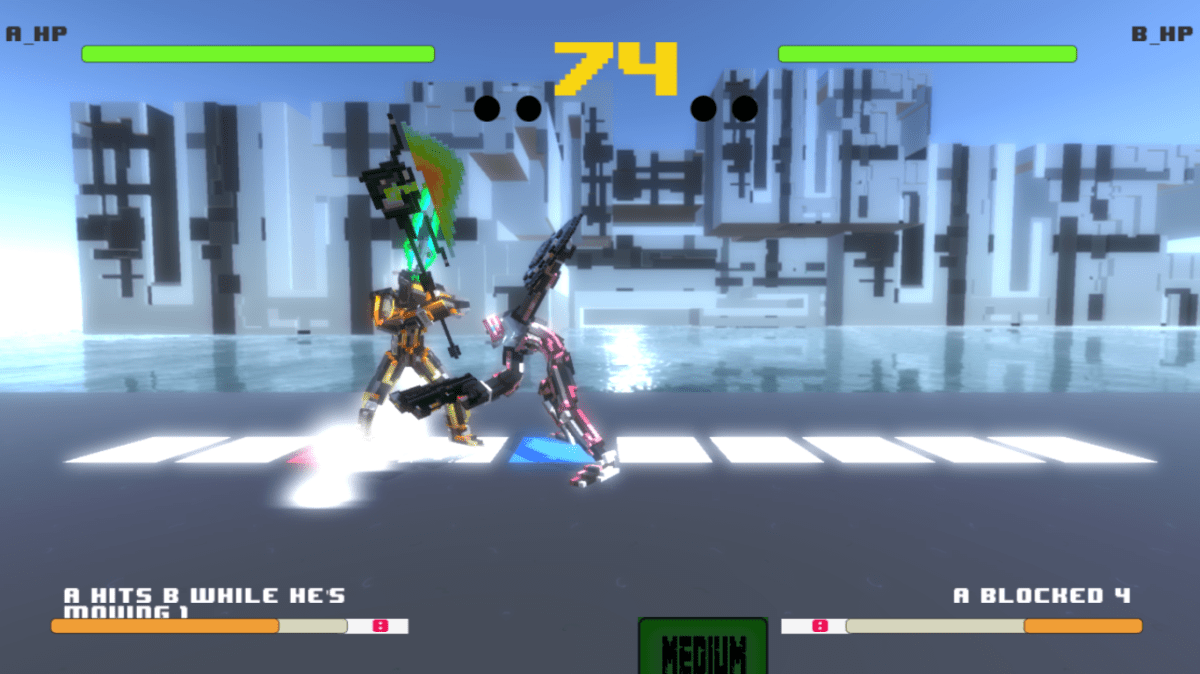The image size is (1200, 674).
Task: Click the green MEDIUM difficulty button
Action: (703, 650)
